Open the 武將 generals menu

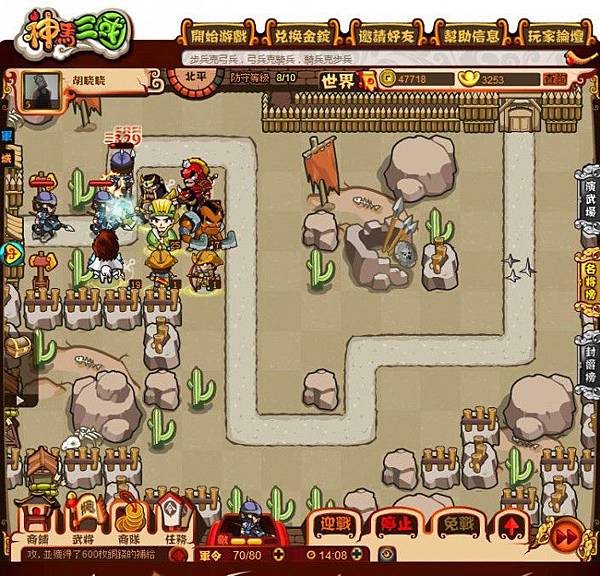coord(89,520)
